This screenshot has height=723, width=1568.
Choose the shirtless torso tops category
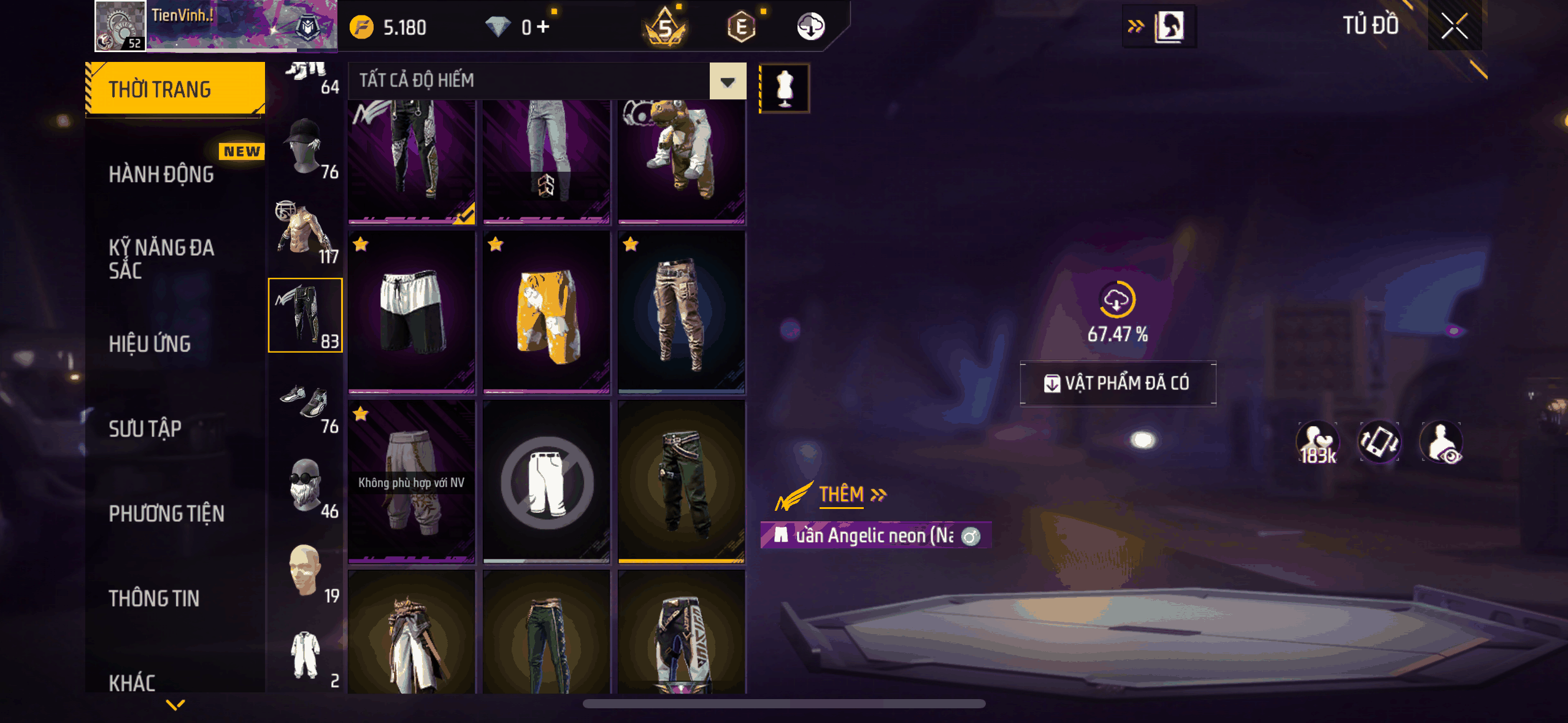coord(306,233)
